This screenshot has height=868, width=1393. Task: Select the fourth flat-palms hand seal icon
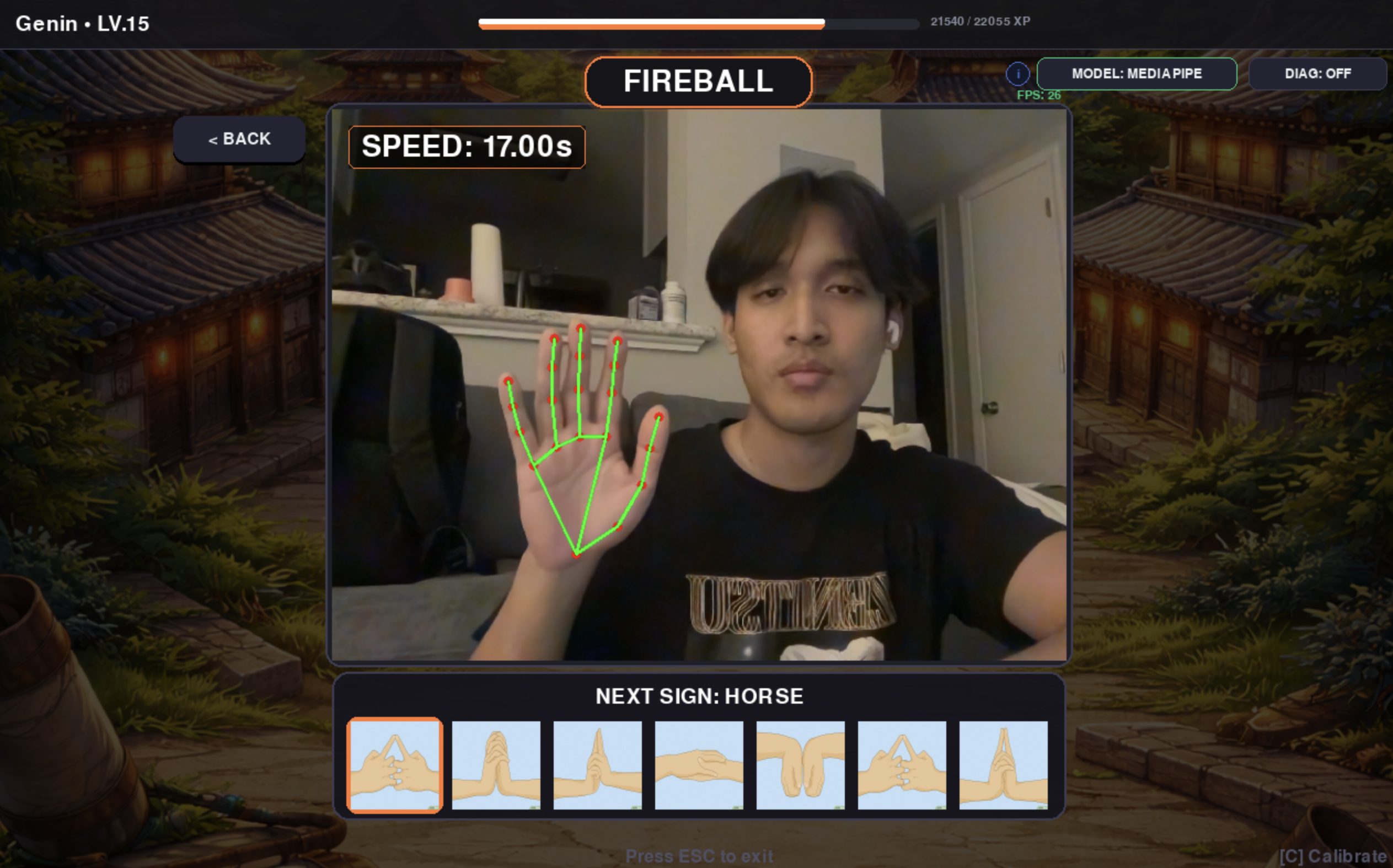[x=698, y=764]
